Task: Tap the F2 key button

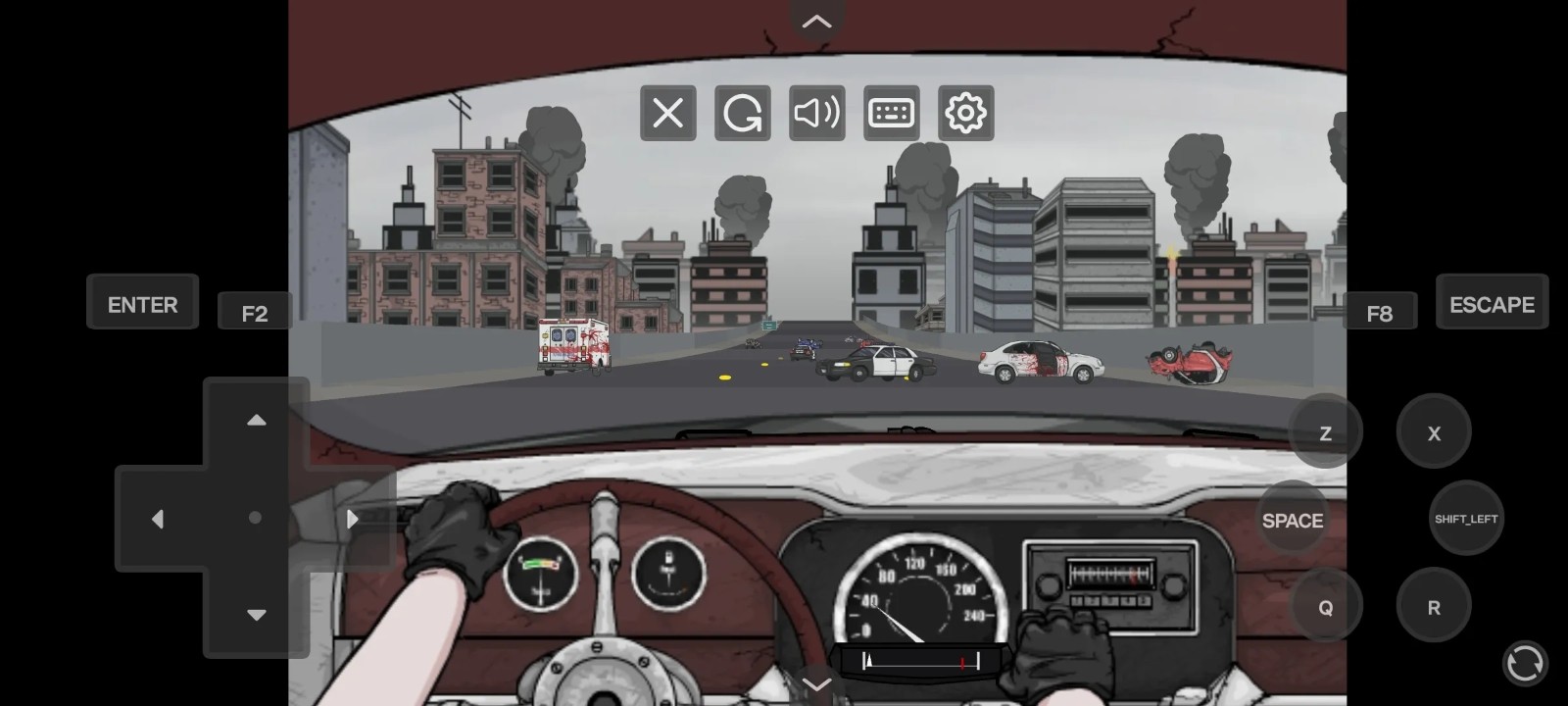Action: pos(254,312)
